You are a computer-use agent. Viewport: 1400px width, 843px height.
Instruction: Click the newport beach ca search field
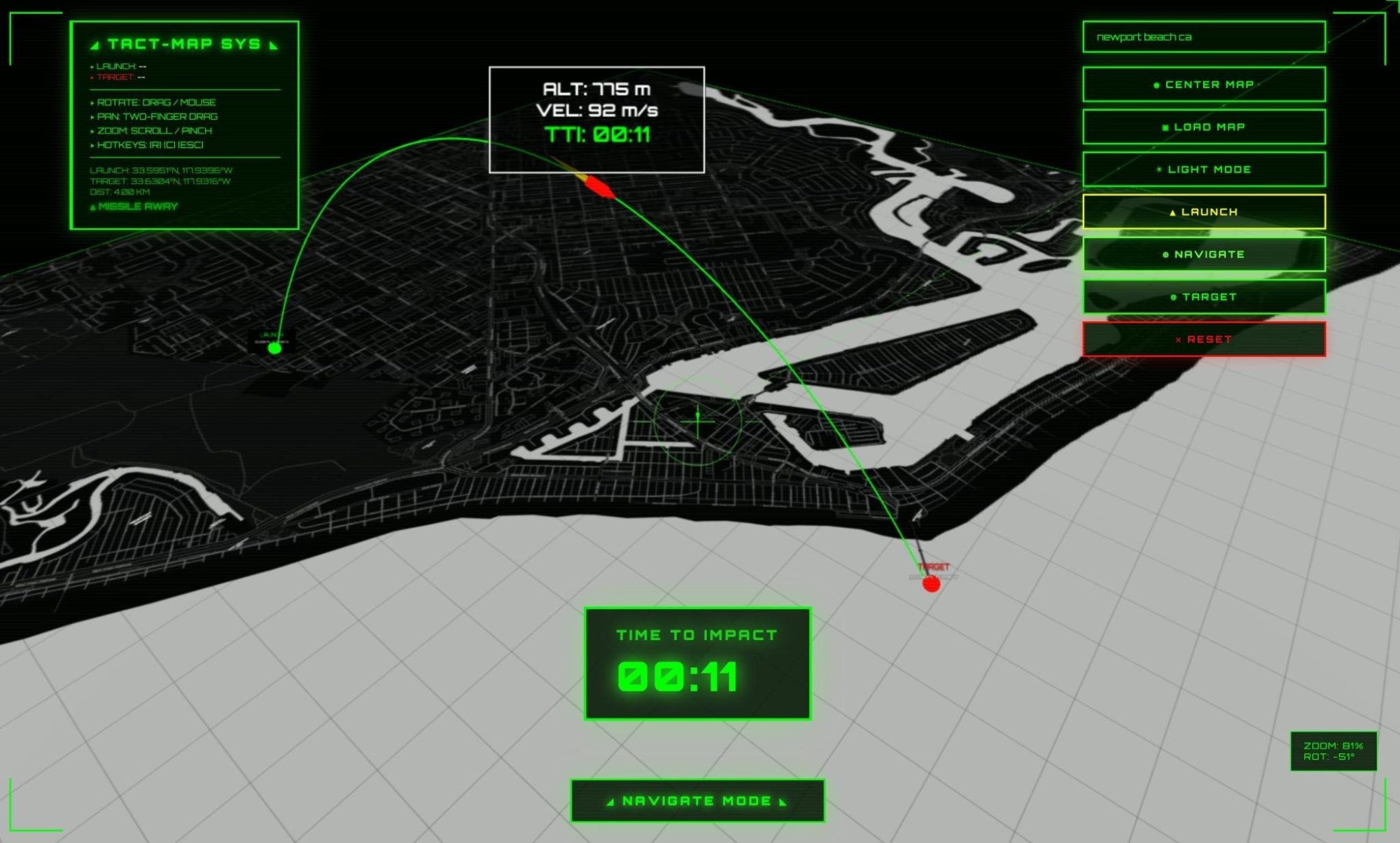pos(1203,38)
